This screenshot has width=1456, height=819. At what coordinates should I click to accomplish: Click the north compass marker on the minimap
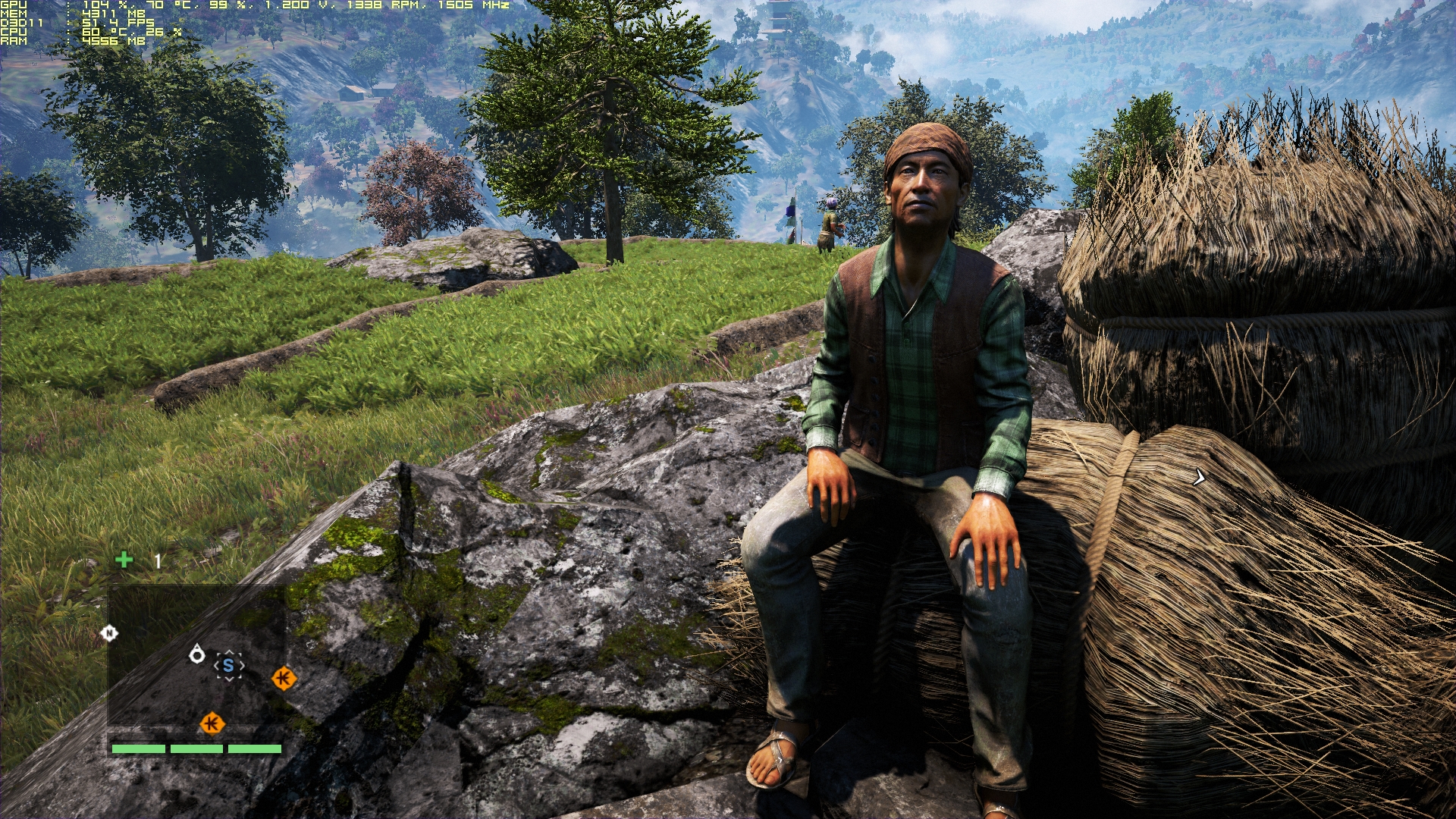pos(109,633)
